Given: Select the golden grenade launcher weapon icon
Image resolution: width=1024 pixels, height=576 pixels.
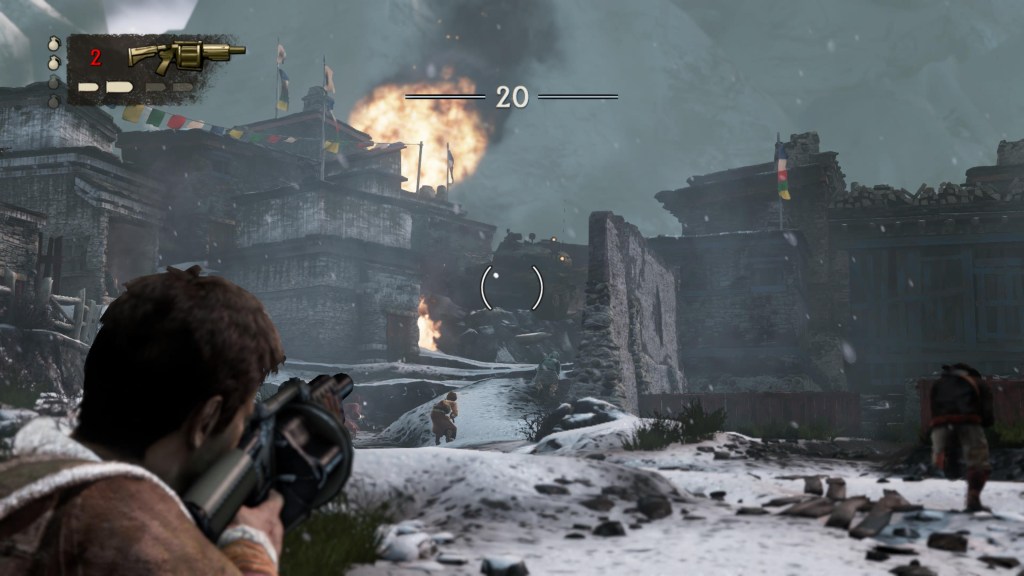Looking at the screenshot, I should (x=186, y=53).
